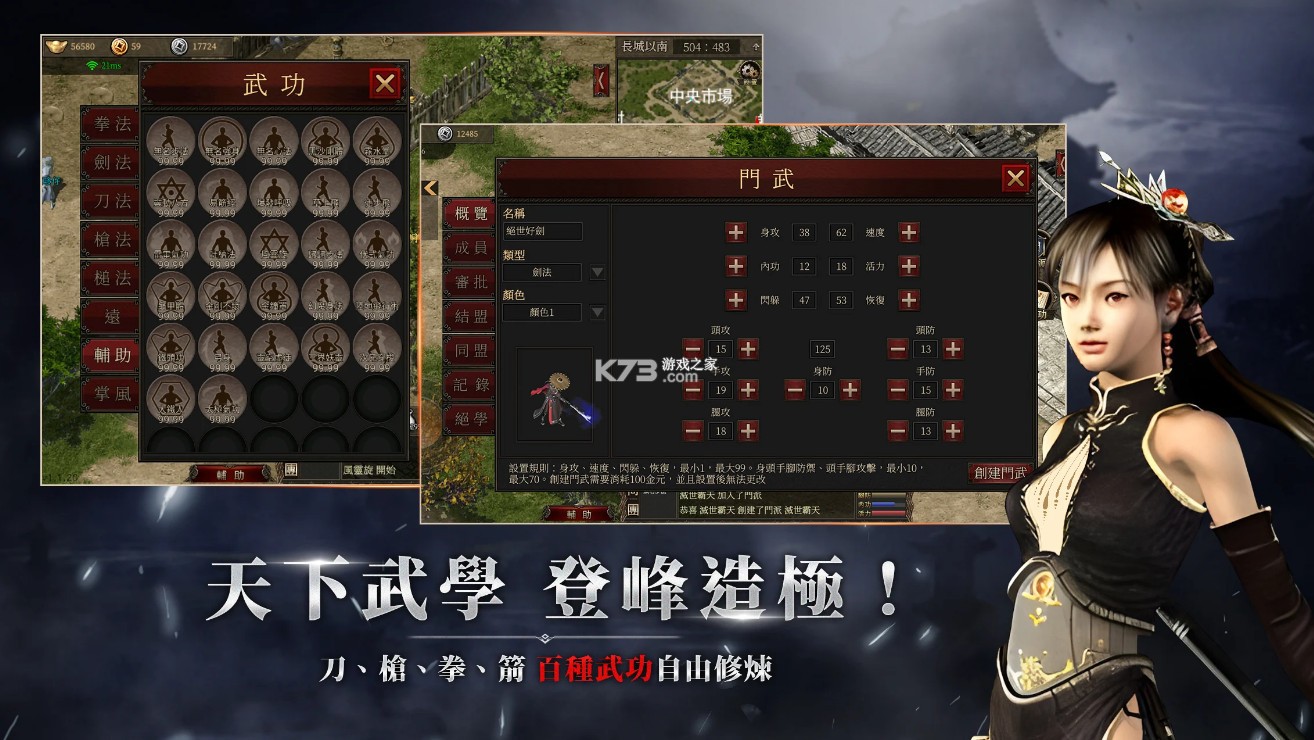Select the 太極氣功 skill icon
1314x740 pixels.
click(223, 396)
